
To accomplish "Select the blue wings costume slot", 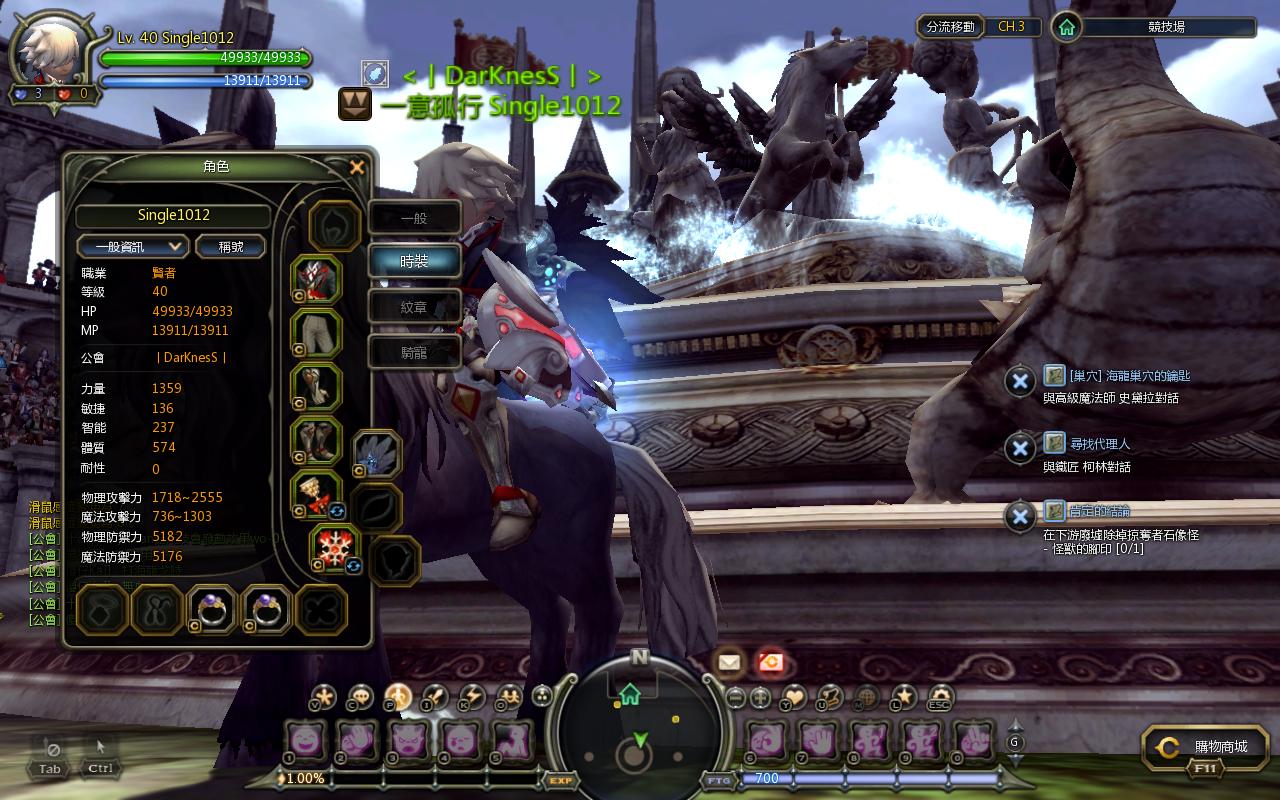I will coord(377,455).
